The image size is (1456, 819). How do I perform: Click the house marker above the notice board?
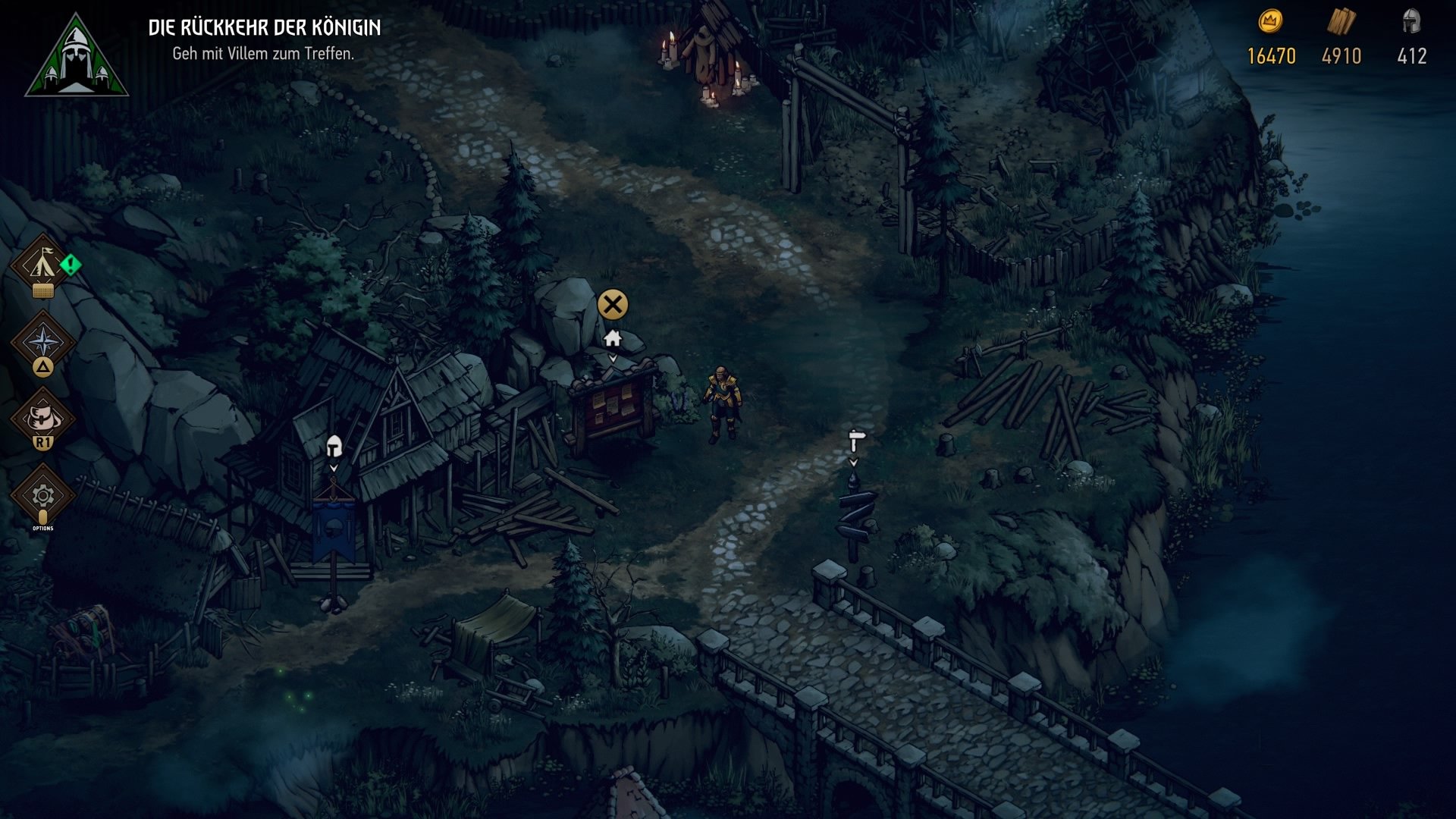coord(613,339)
